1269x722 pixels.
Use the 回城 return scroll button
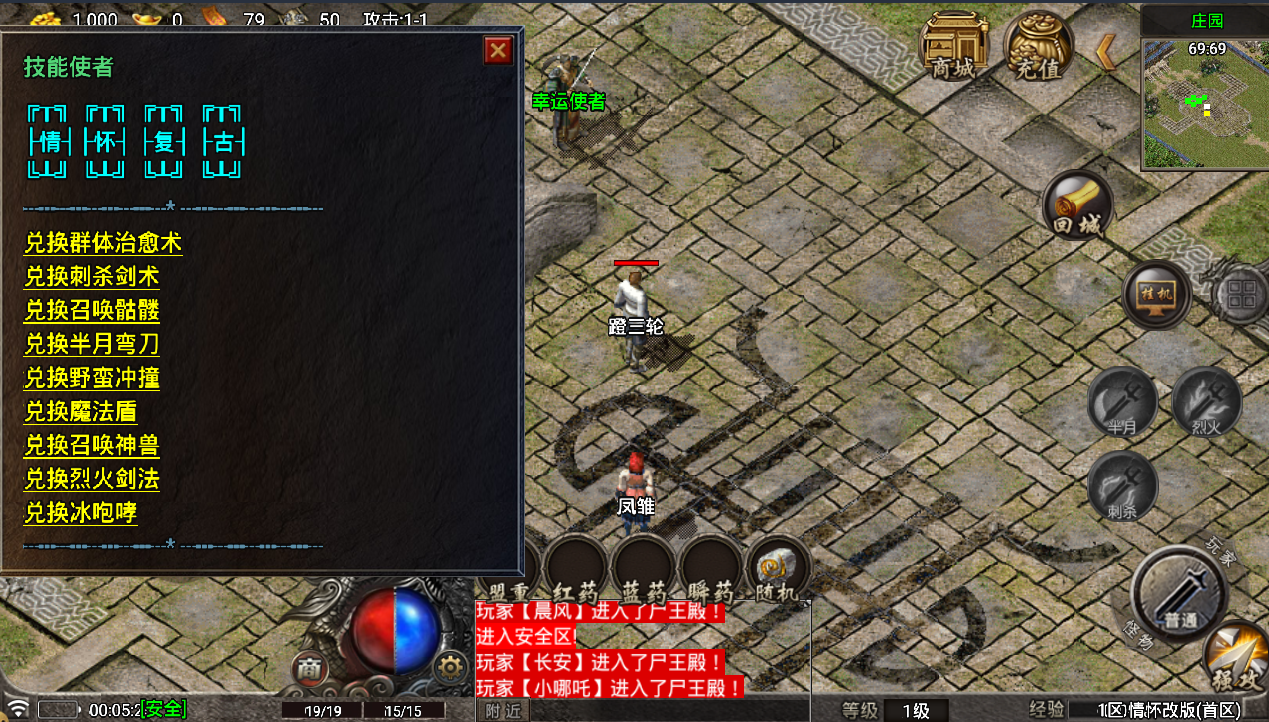click(x=1077, y=206)
